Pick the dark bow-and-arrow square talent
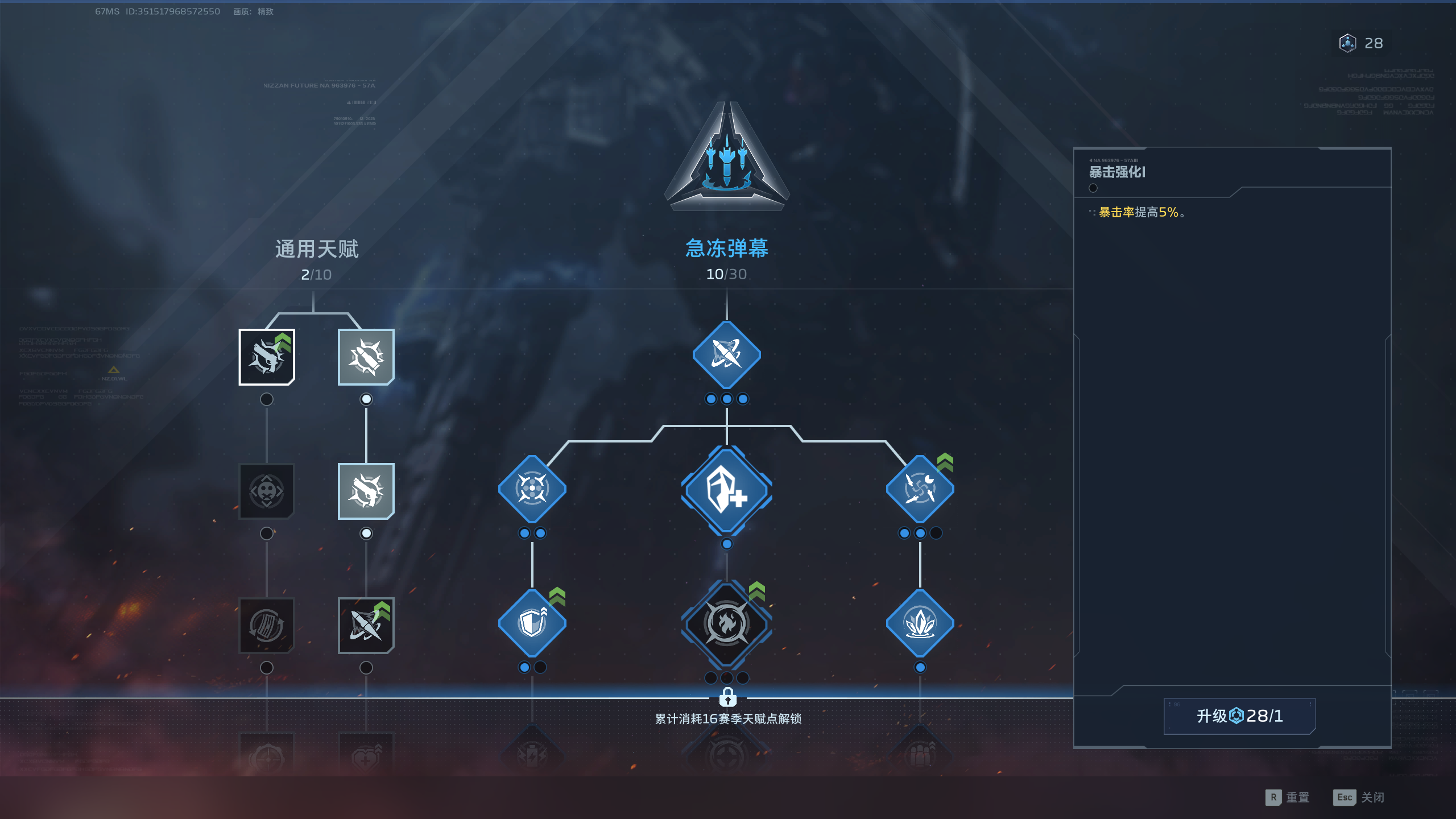This screenshot has height=819, width=1456. (x=366, y=626)
